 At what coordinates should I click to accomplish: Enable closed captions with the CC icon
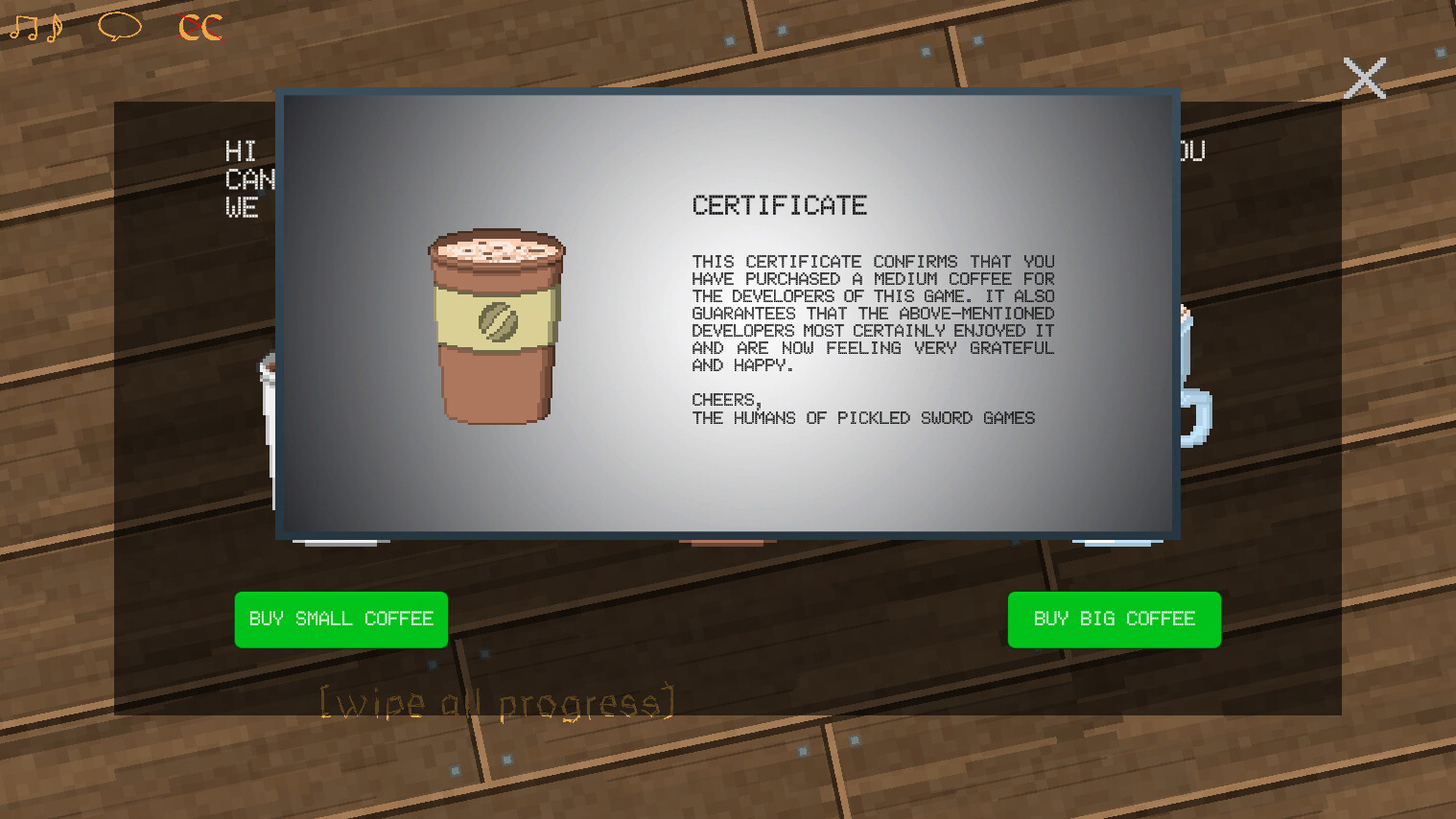click(x=199, y=26)
